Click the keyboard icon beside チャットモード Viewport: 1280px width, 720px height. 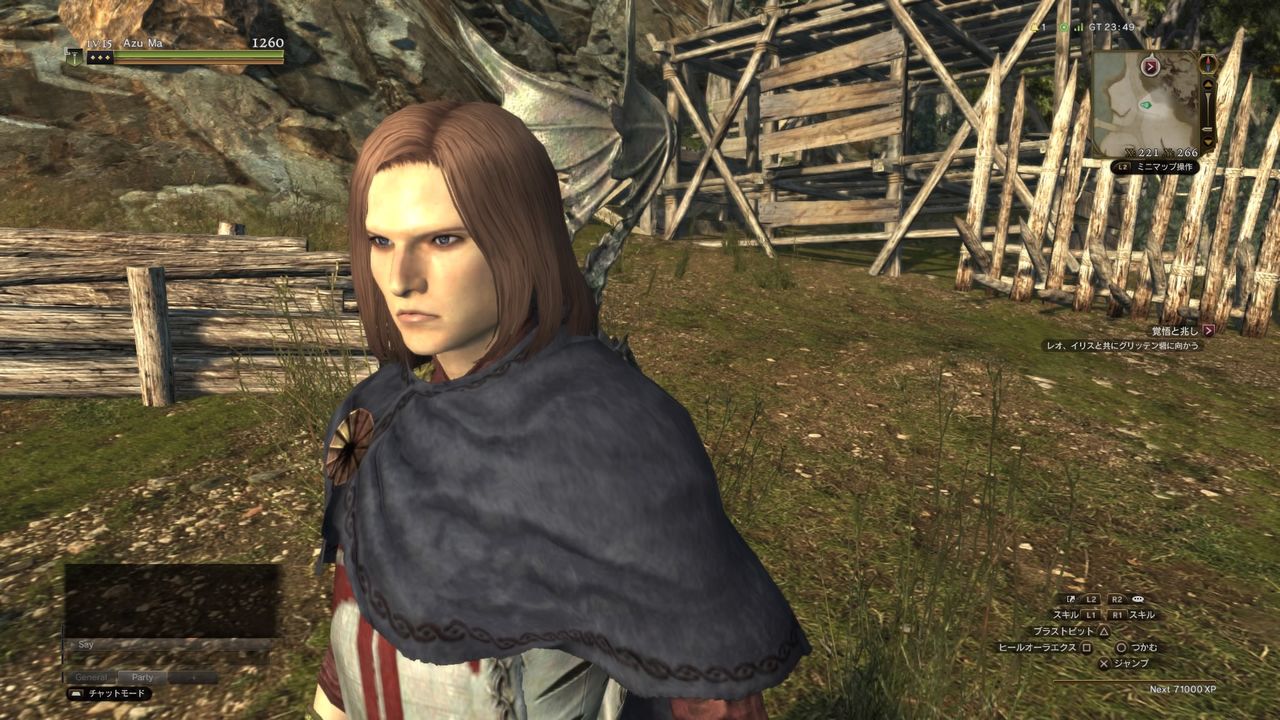(76, 692)
